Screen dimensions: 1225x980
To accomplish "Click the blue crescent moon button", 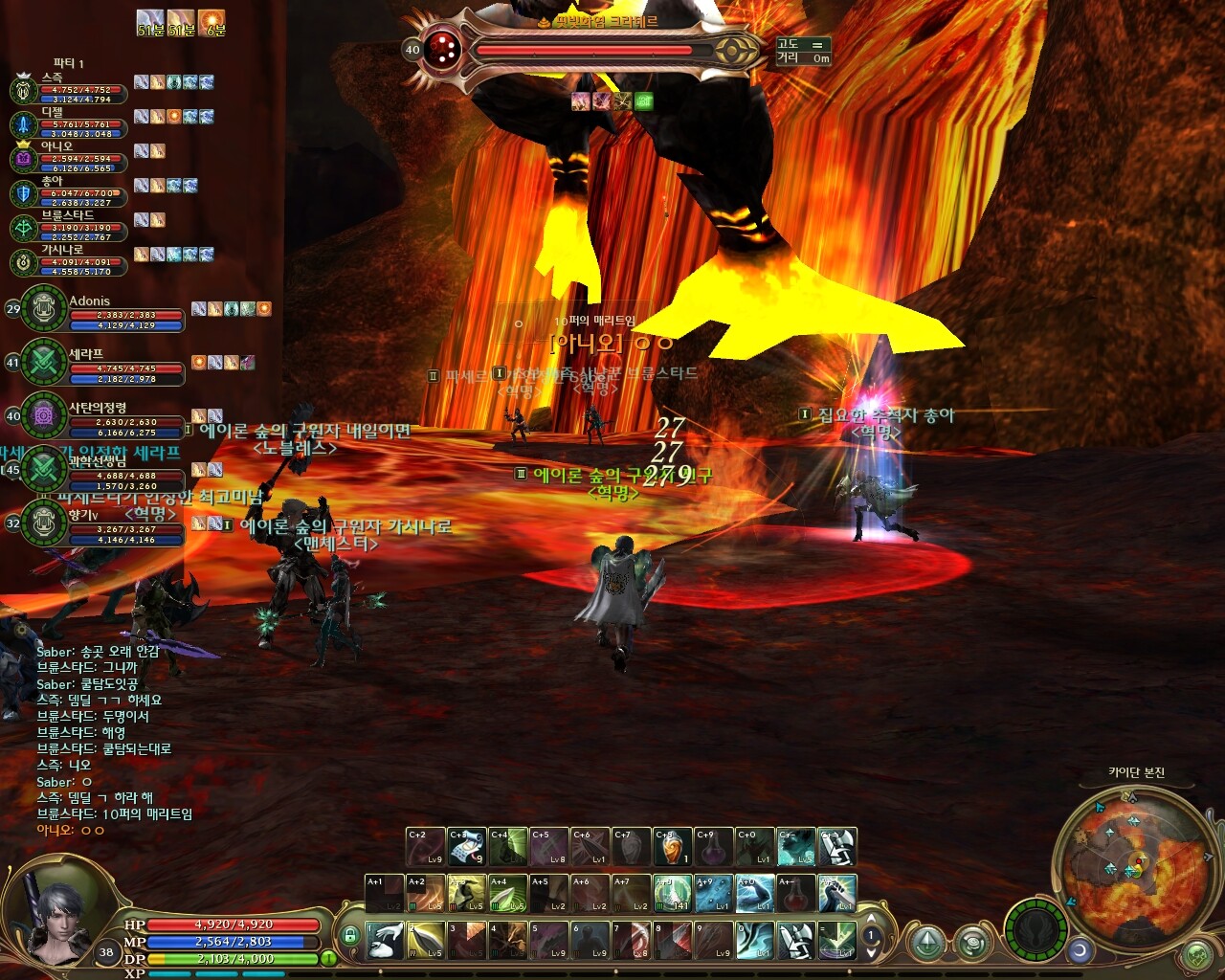I will pyautogui.click(x=1080, y=950).
